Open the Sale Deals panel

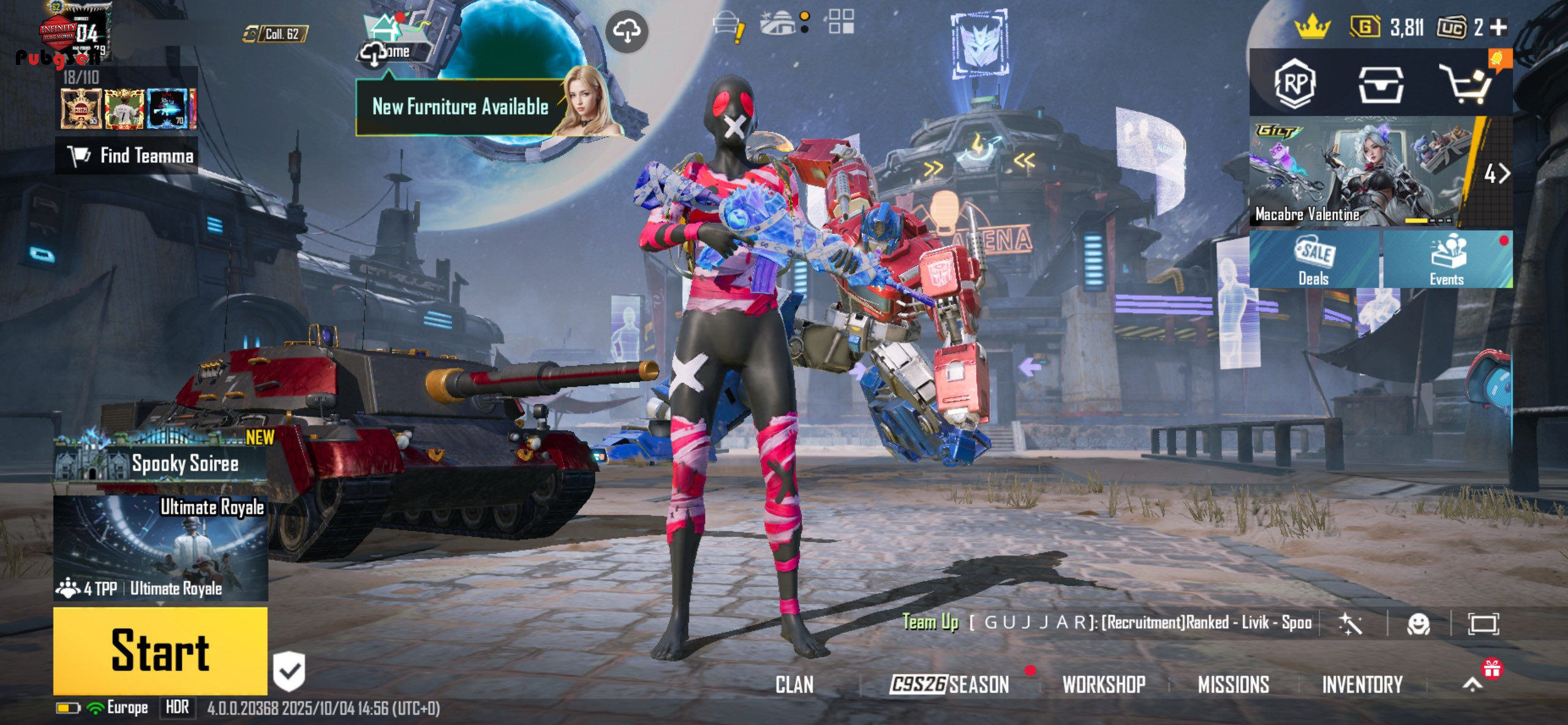(1313, 260)
